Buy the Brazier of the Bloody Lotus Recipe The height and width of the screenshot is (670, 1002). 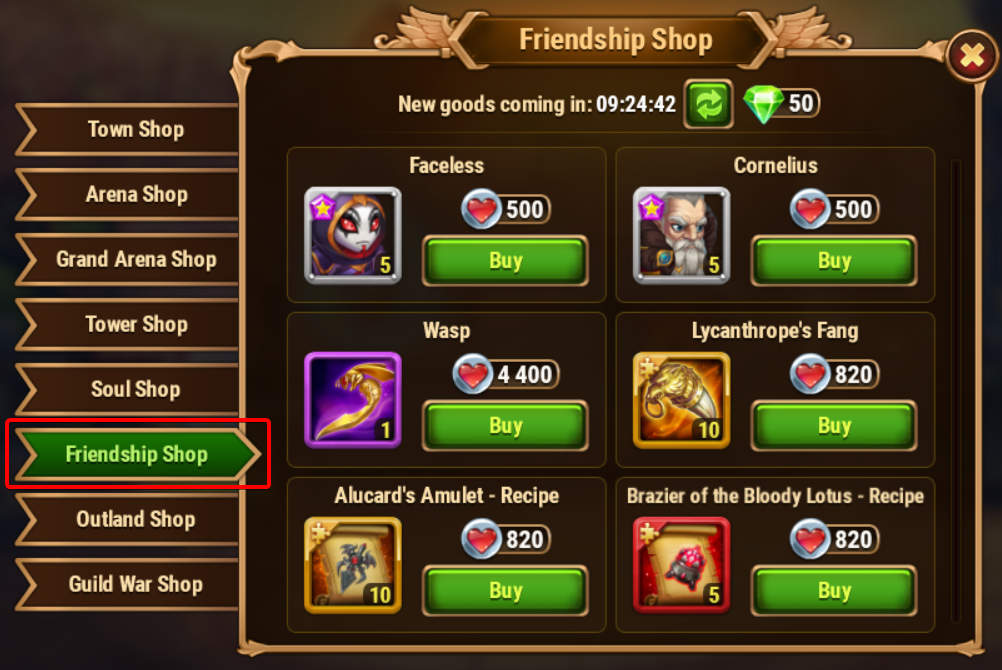point(834,591)
